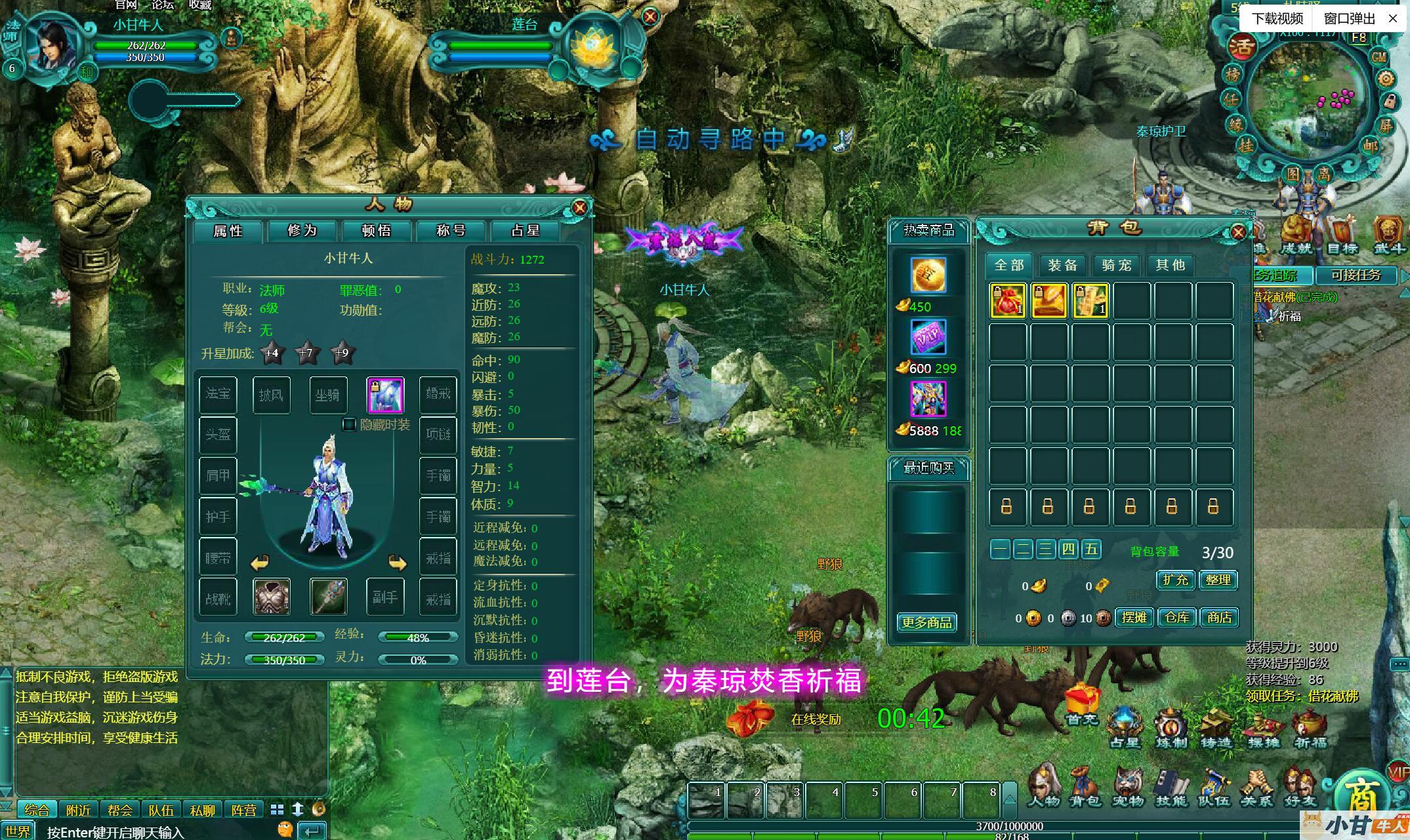This screenshot has width=1410, height=840.
Task: Click the 整理 sort button
Action: pyautogui.click(x=1218, y=580)
